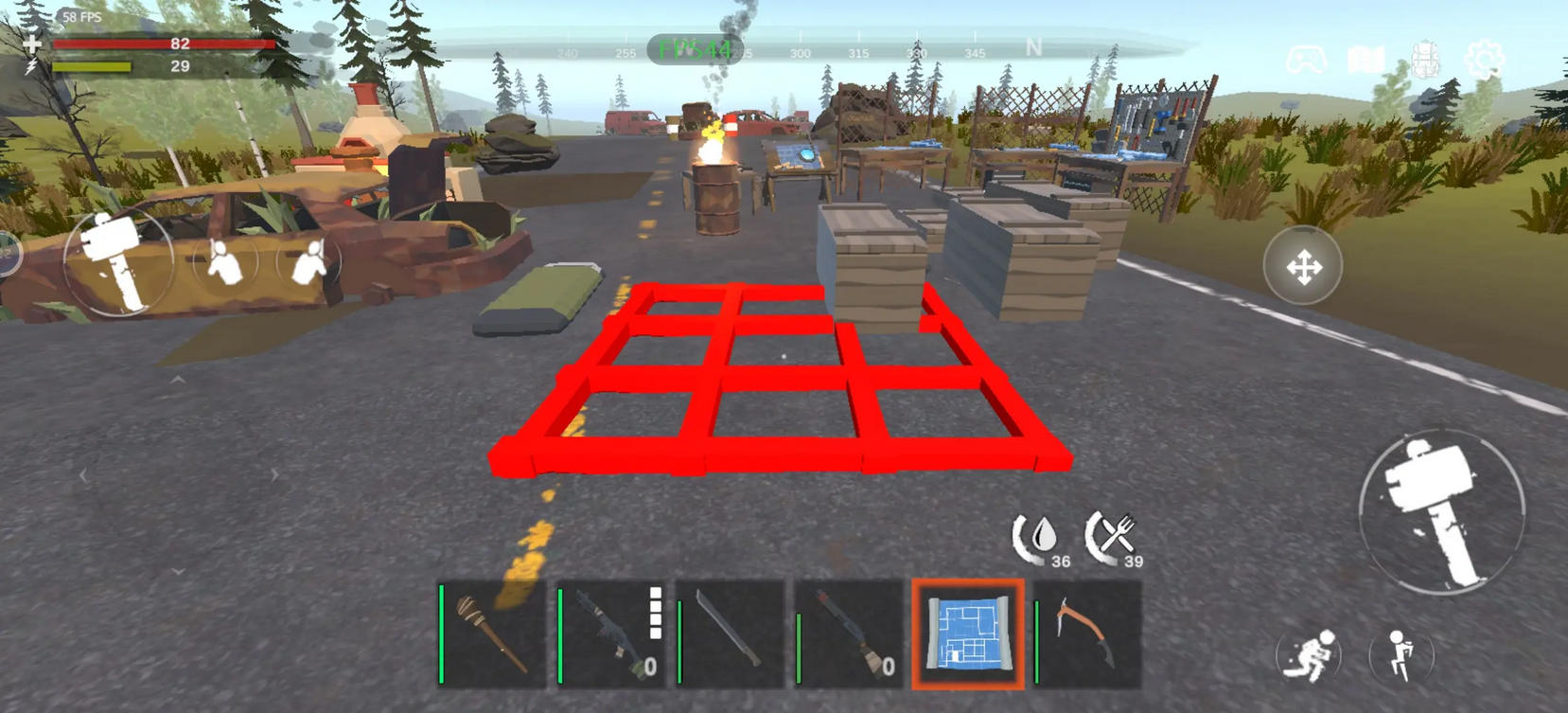Equip the pickaxe from the hotbar
This screenshot has width=1568, height=713.
click(1087, 634)
